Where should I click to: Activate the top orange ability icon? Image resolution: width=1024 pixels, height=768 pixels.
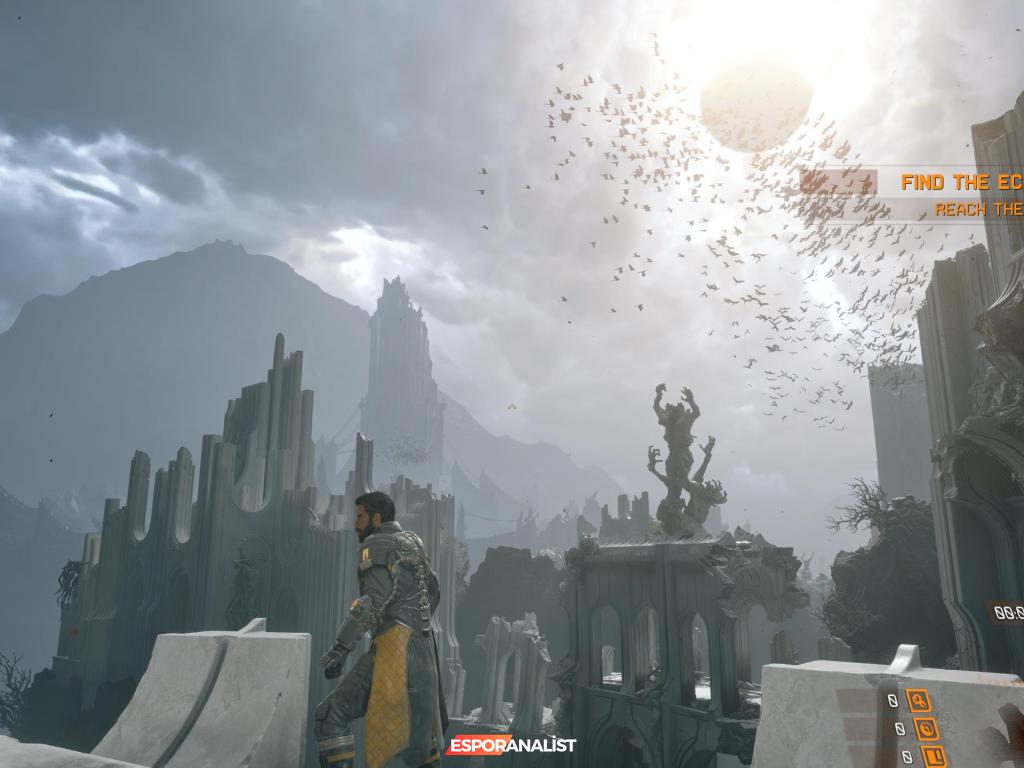coord(917,700)
